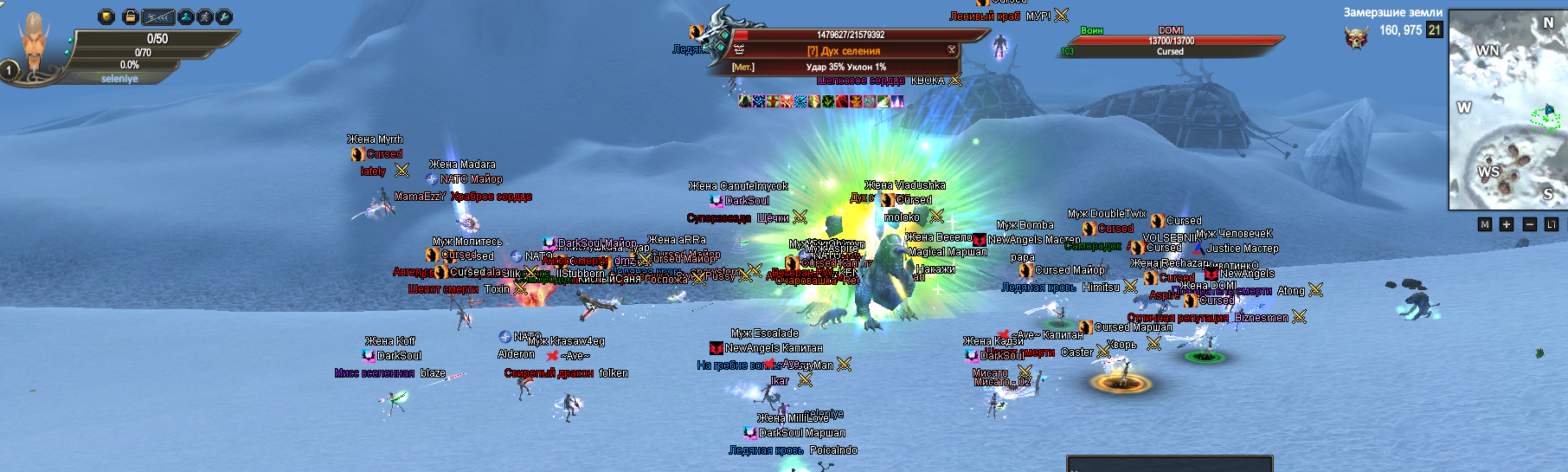Click the minimap corner resize button
The height and width of the screenshot is (472, 1568).
[1551, 224]
